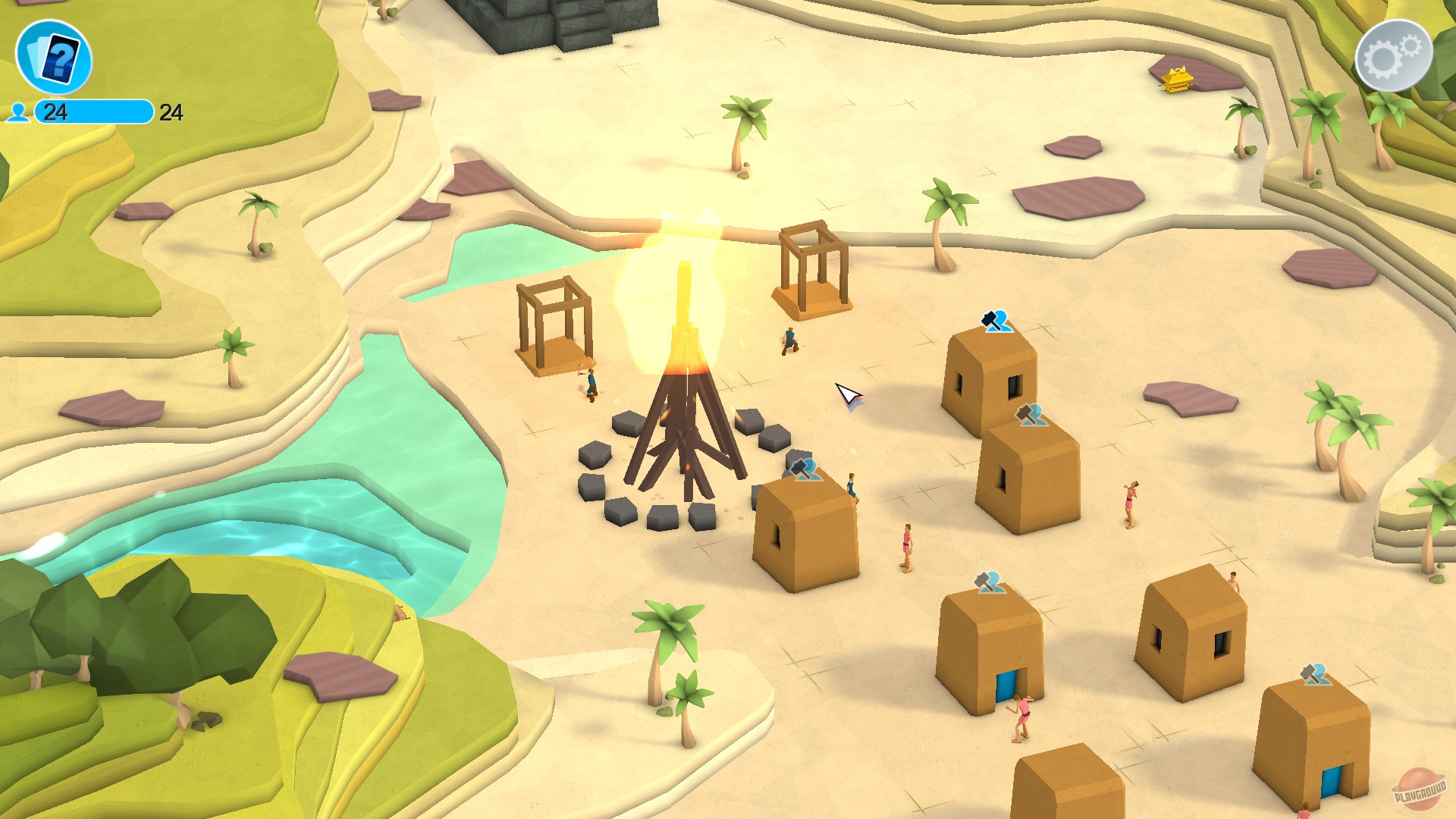
Task: Click the hammer icon on the middle-right abode
Action: (1030, 413)
